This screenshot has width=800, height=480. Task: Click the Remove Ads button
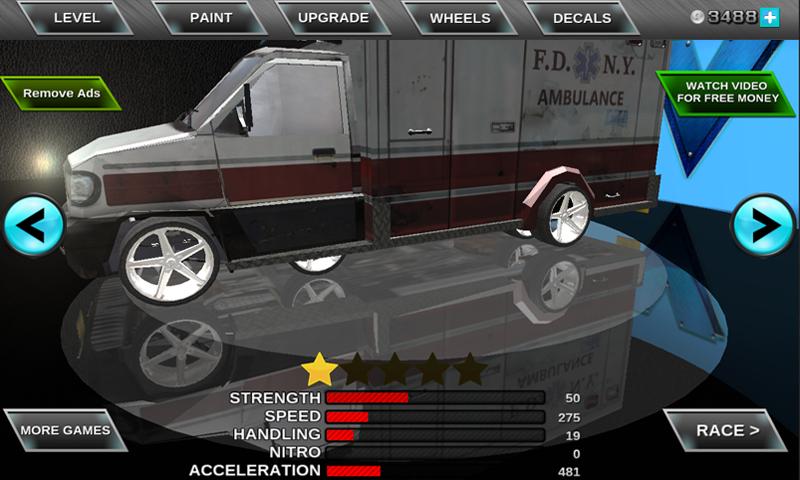(61, 94)
